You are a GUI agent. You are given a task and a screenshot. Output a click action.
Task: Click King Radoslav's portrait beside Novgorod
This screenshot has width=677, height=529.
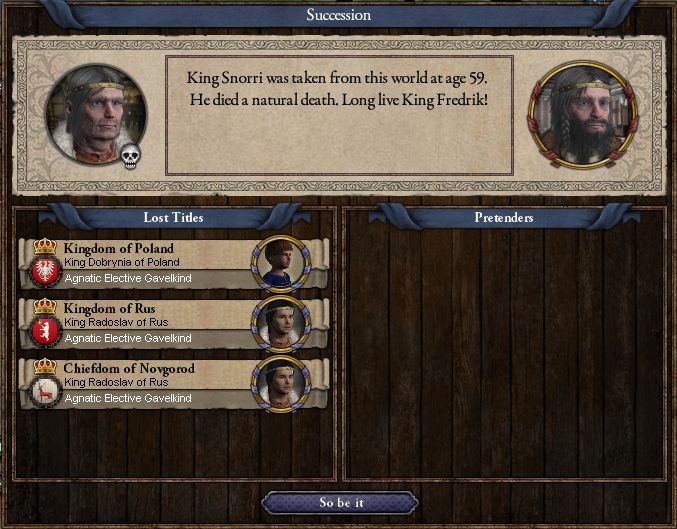coord(281,383)
